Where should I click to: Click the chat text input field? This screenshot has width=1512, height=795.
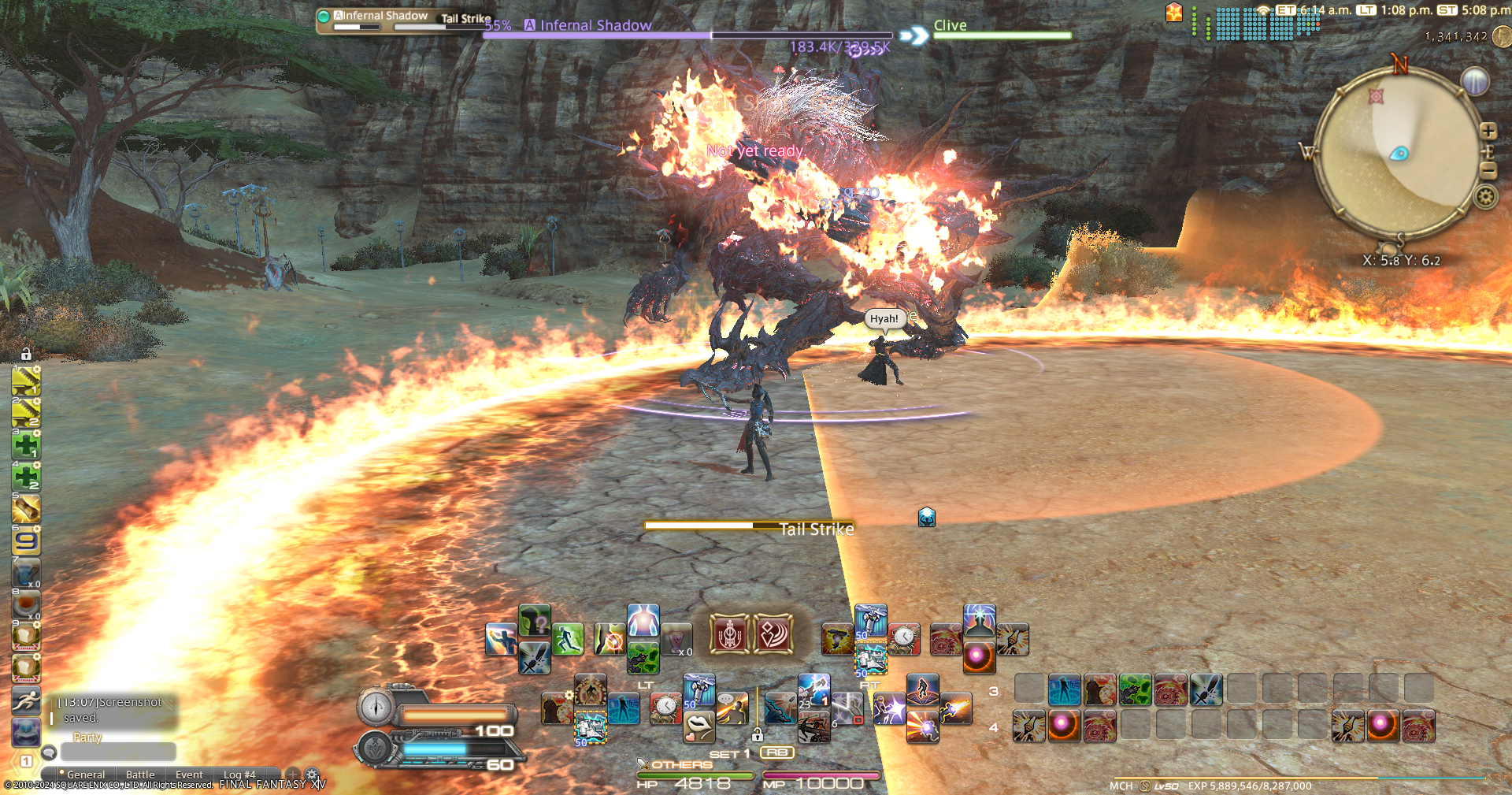point(118,752)
